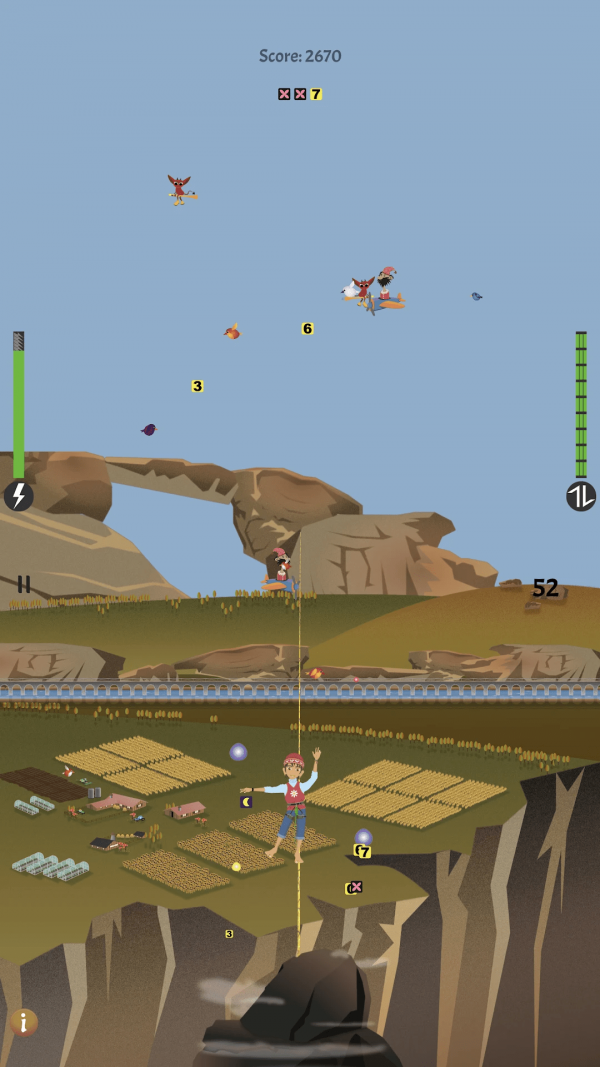The width and height of the screenshot is (600, 1067).
Task: Open the info button
Action: (x=24, y=1021)
